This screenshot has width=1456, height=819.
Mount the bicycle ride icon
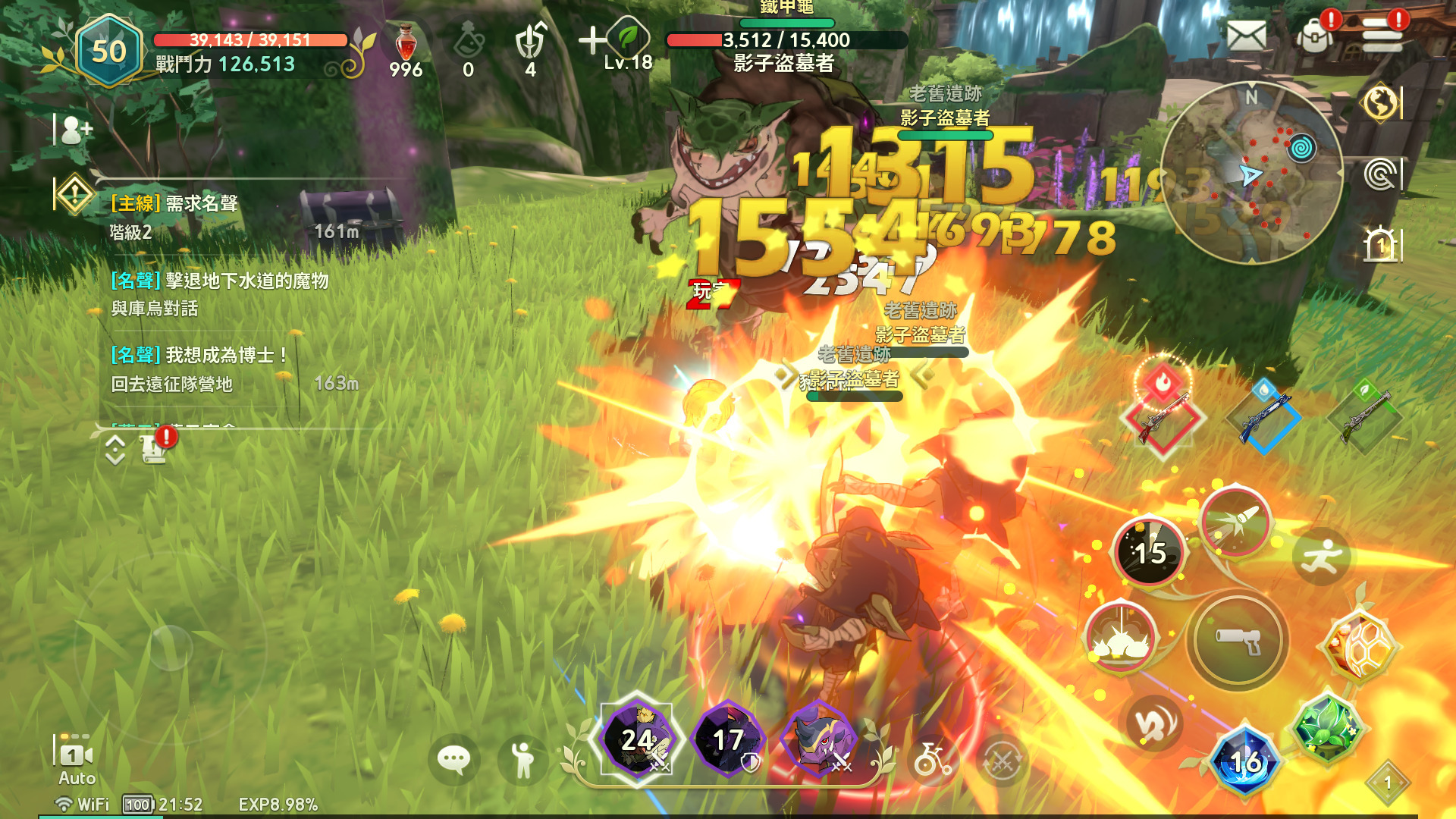click(x=933, y=758)
